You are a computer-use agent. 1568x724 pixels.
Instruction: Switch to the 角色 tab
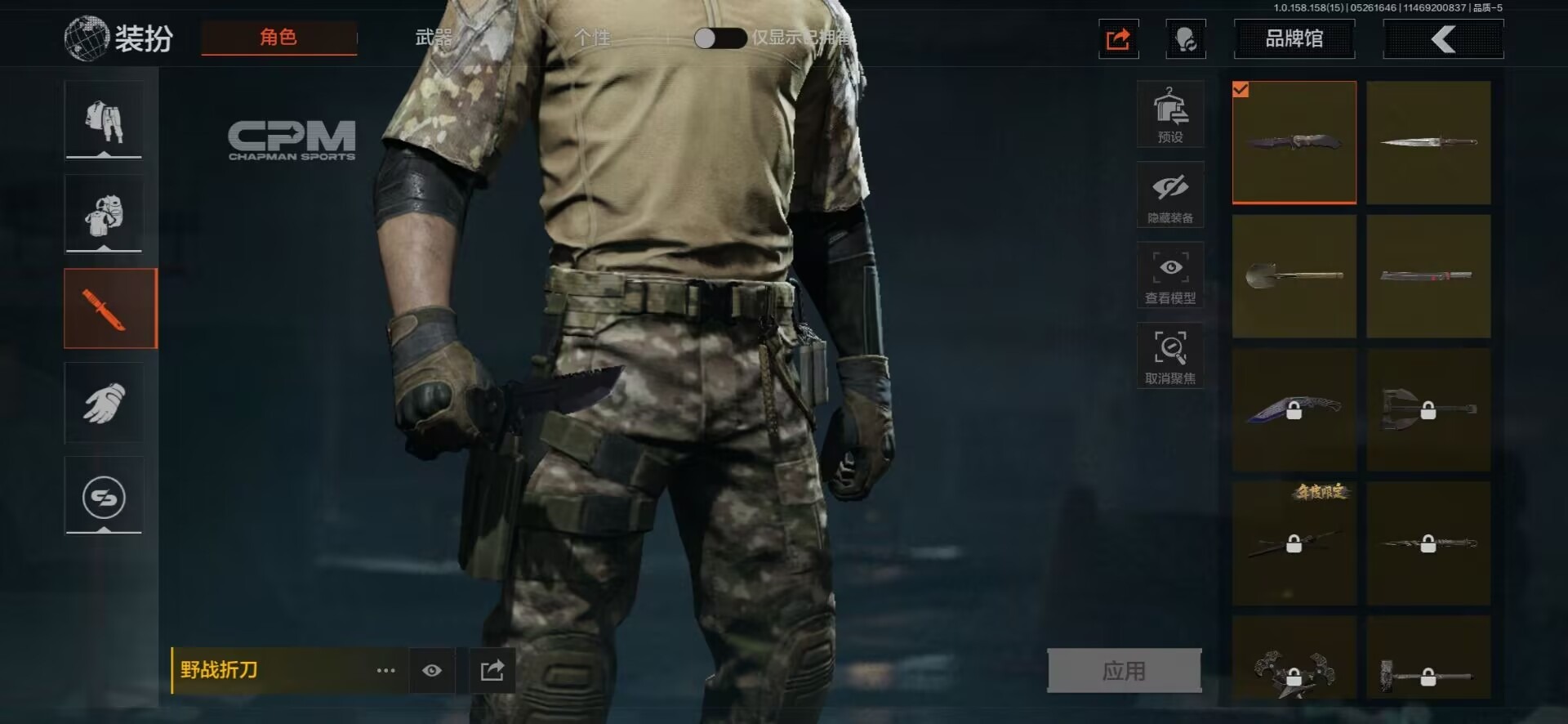[278, 38]
